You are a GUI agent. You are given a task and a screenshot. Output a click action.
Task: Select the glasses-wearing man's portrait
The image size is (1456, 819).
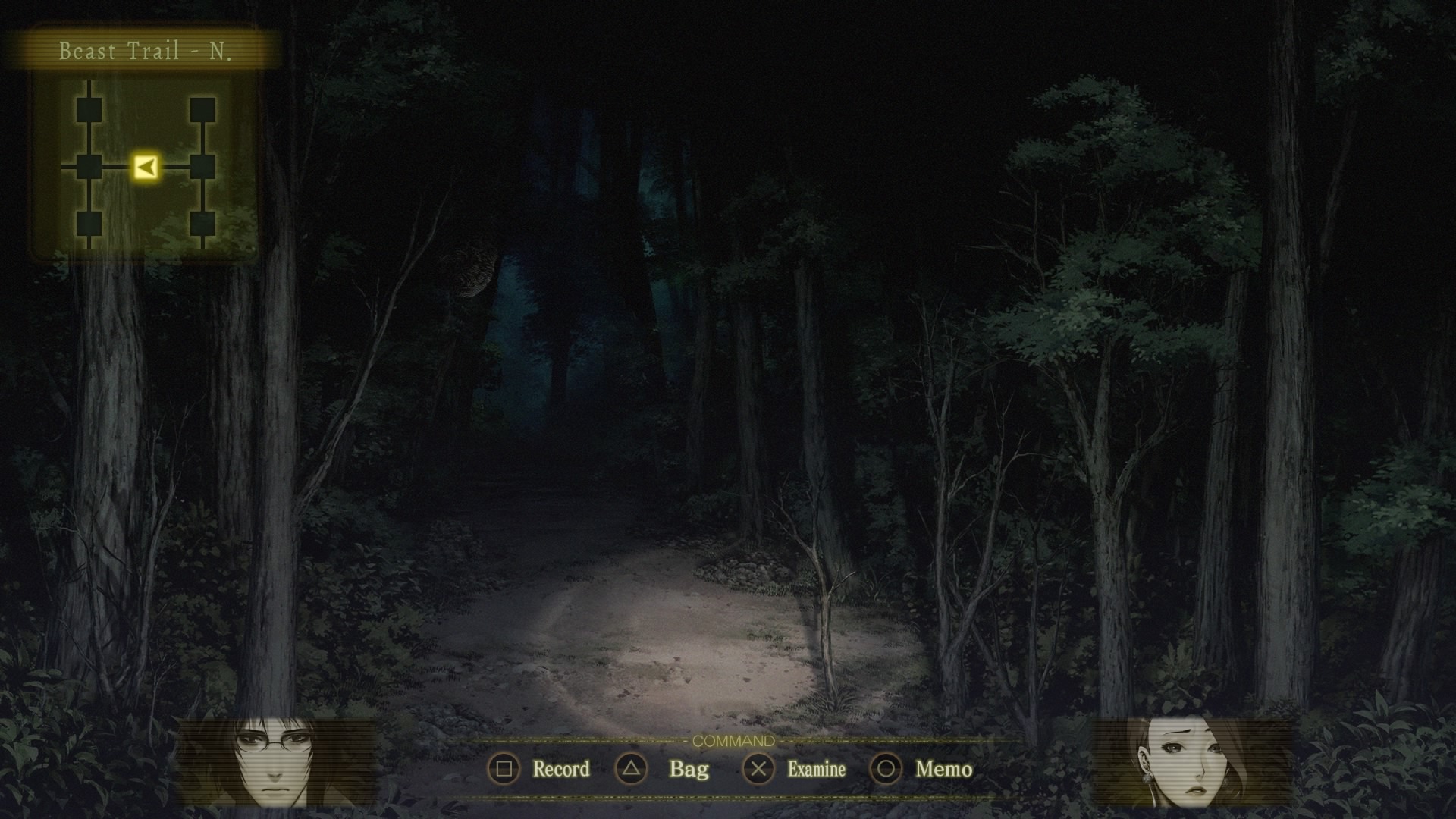coord(276,762)
